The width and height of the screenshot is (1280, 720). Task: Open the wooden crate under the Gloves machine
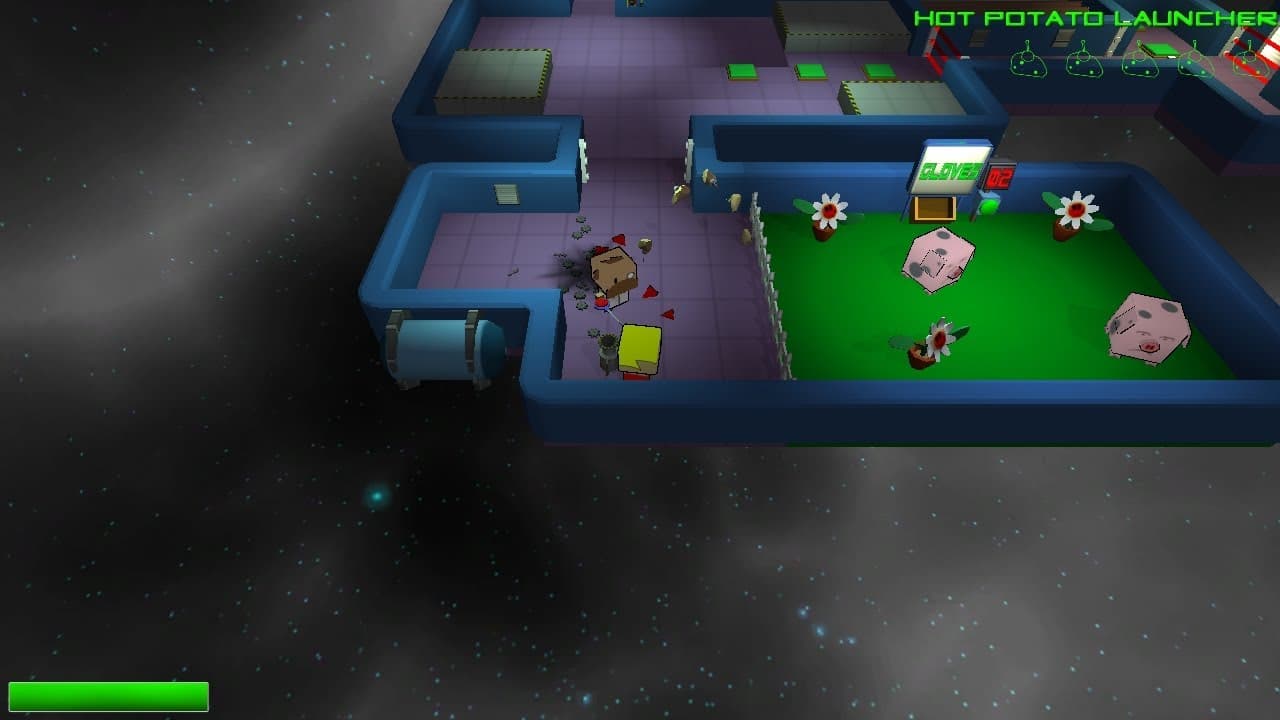(x=935, y=208)
